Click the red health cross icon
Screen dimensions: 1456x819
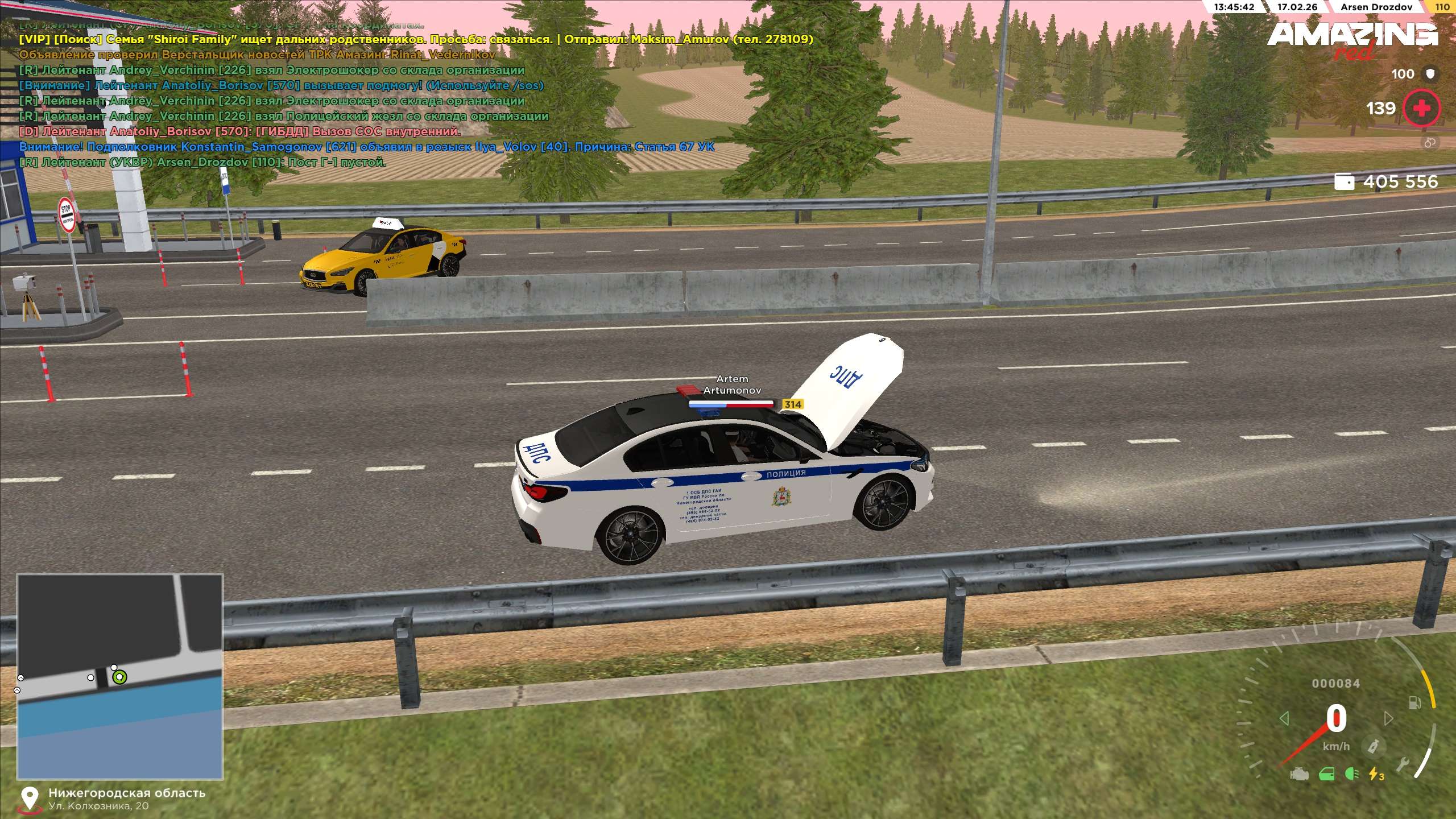pyautogui.click(x=1421, y=108)
